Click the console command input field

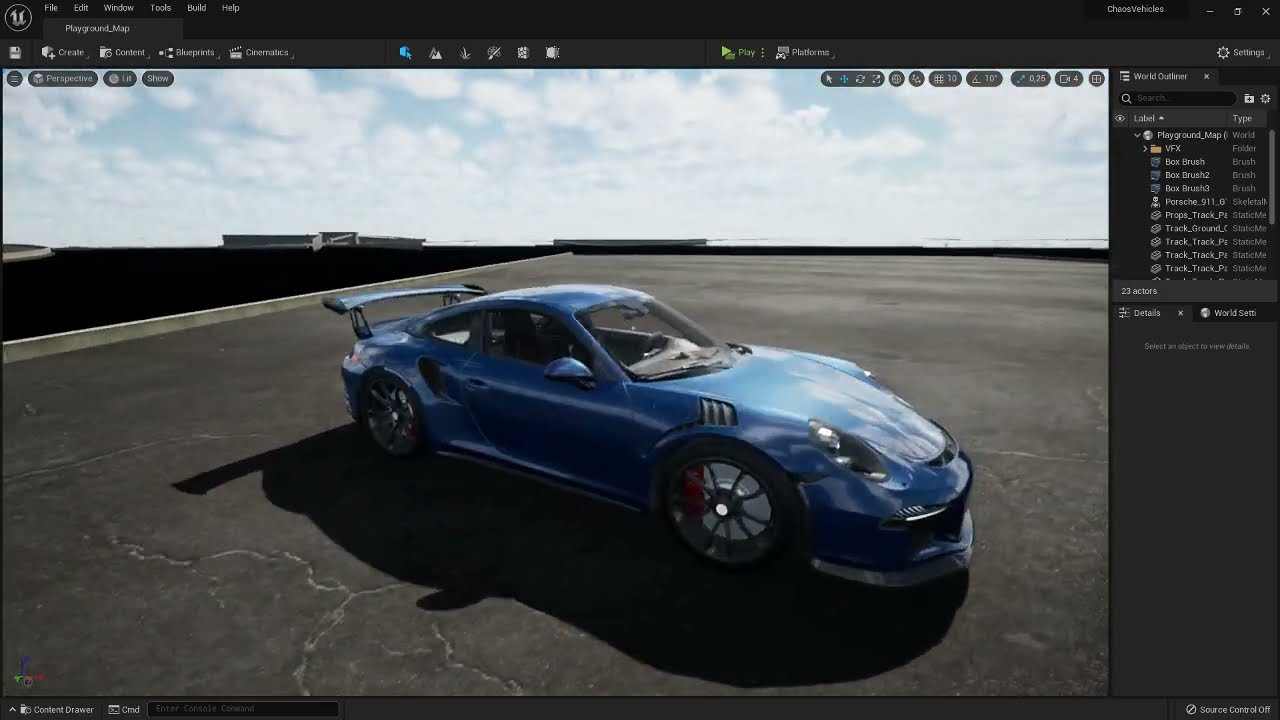(243, 709)
